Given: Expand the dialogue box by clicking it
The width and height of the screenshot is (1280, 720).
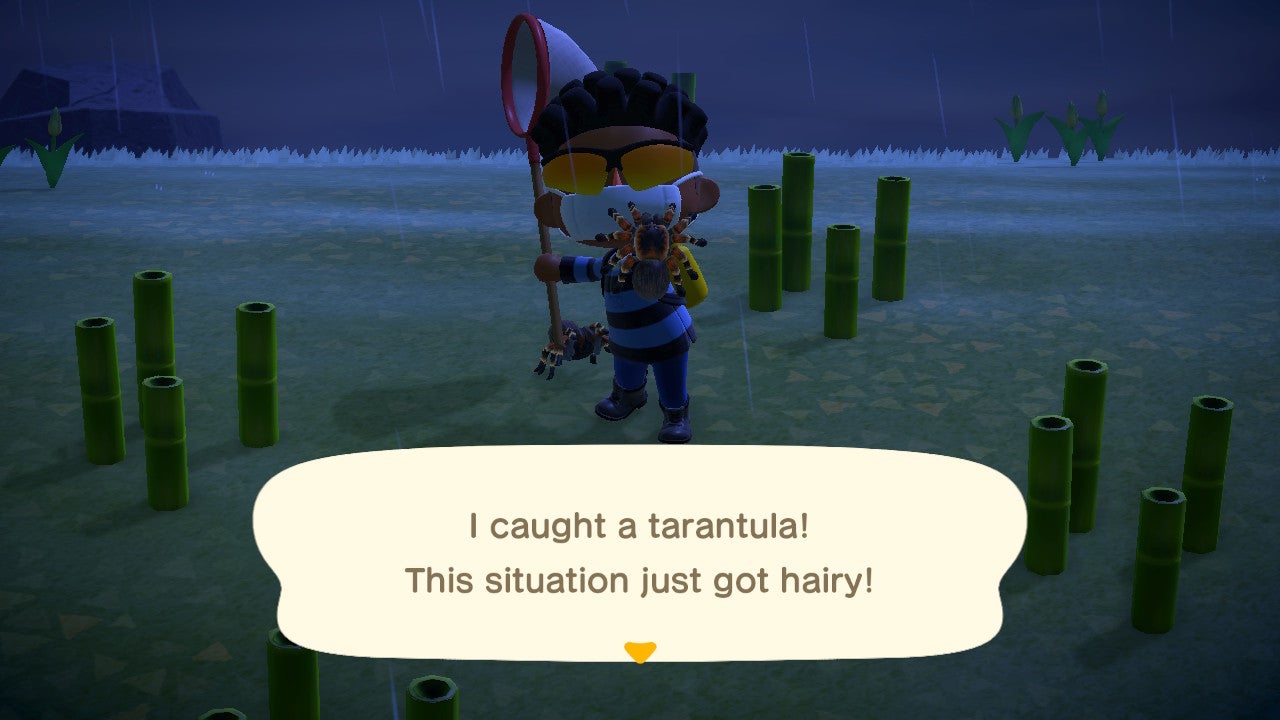Looking at the screenshot, I should (x=640, y=555).
